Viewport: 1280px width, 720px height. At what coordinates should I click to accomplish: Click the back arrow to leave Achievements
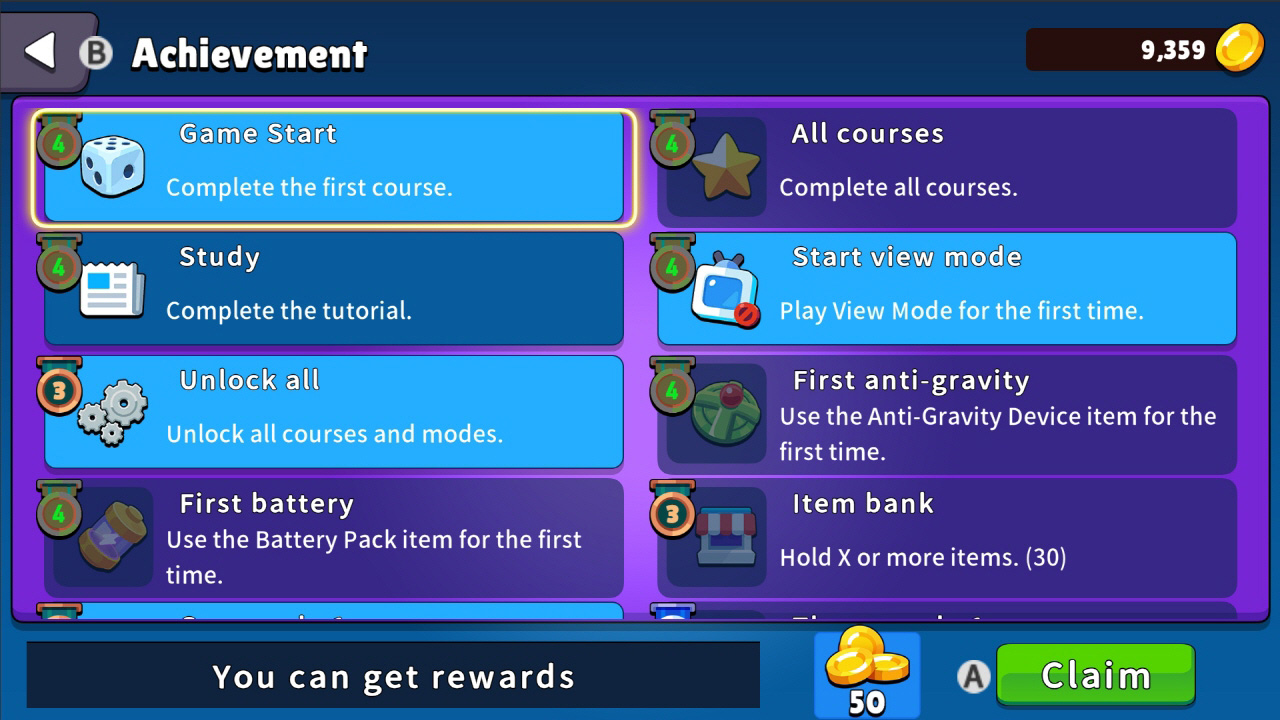[x=38, y=50]
